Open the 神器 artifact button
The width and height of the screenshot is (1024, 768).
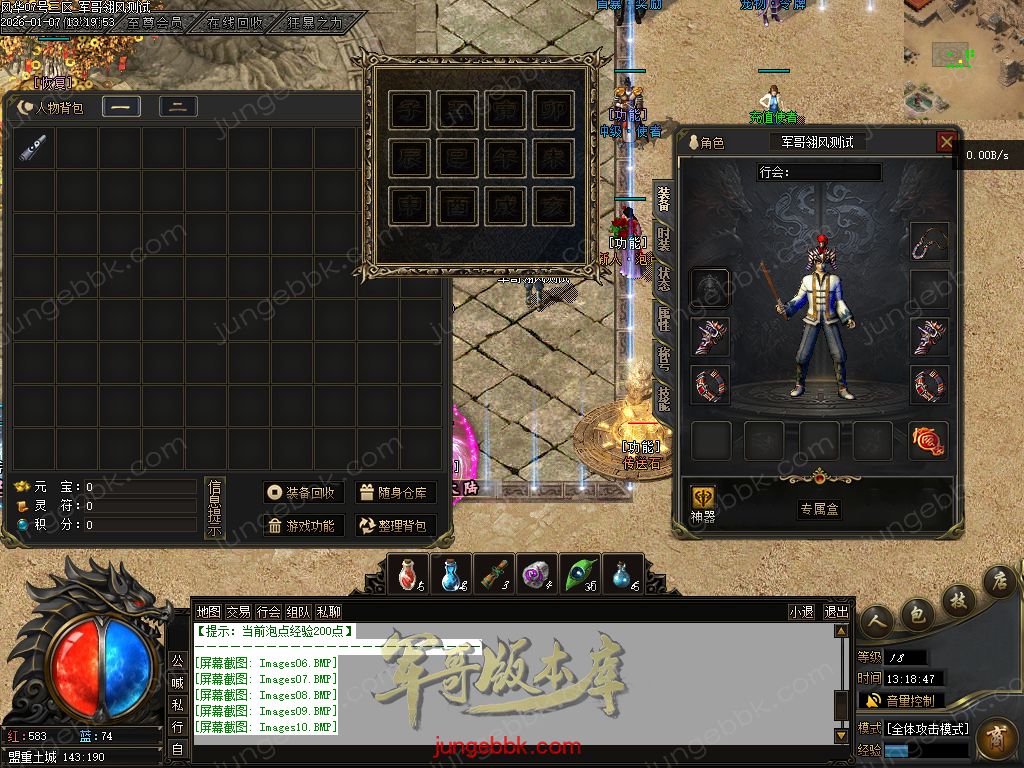point(704,501)
